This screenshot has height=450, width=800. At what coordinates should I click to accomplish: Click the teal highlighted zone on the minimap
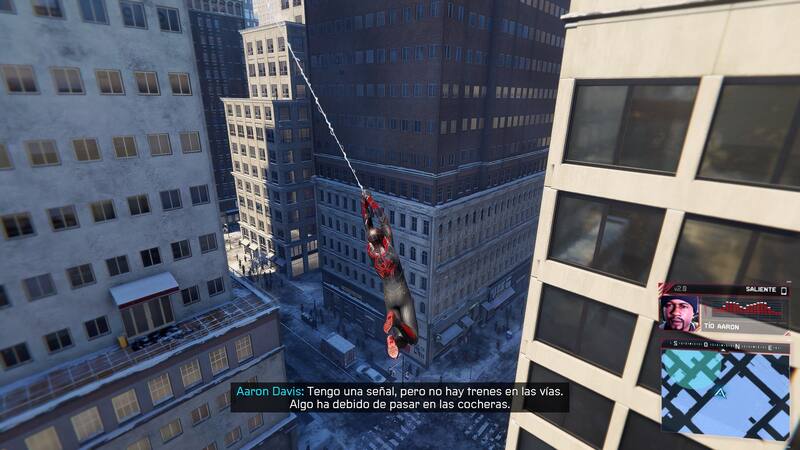[x=689, y=370]
